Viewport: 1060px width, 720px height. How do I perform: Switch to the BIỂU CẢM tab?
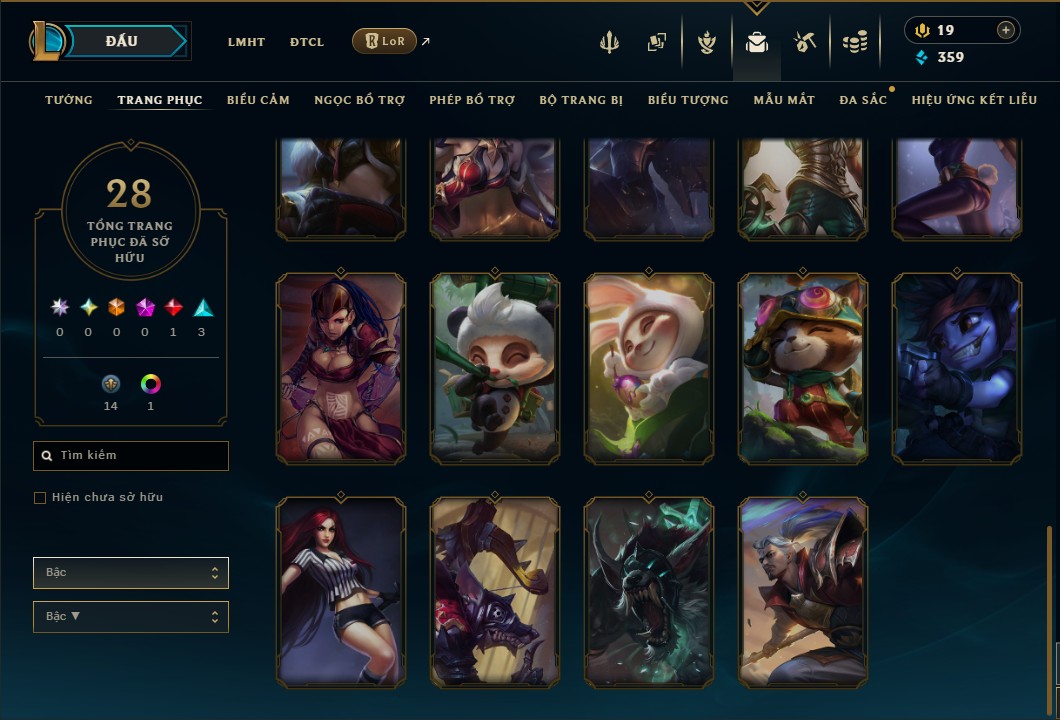(x=258, y=100)
